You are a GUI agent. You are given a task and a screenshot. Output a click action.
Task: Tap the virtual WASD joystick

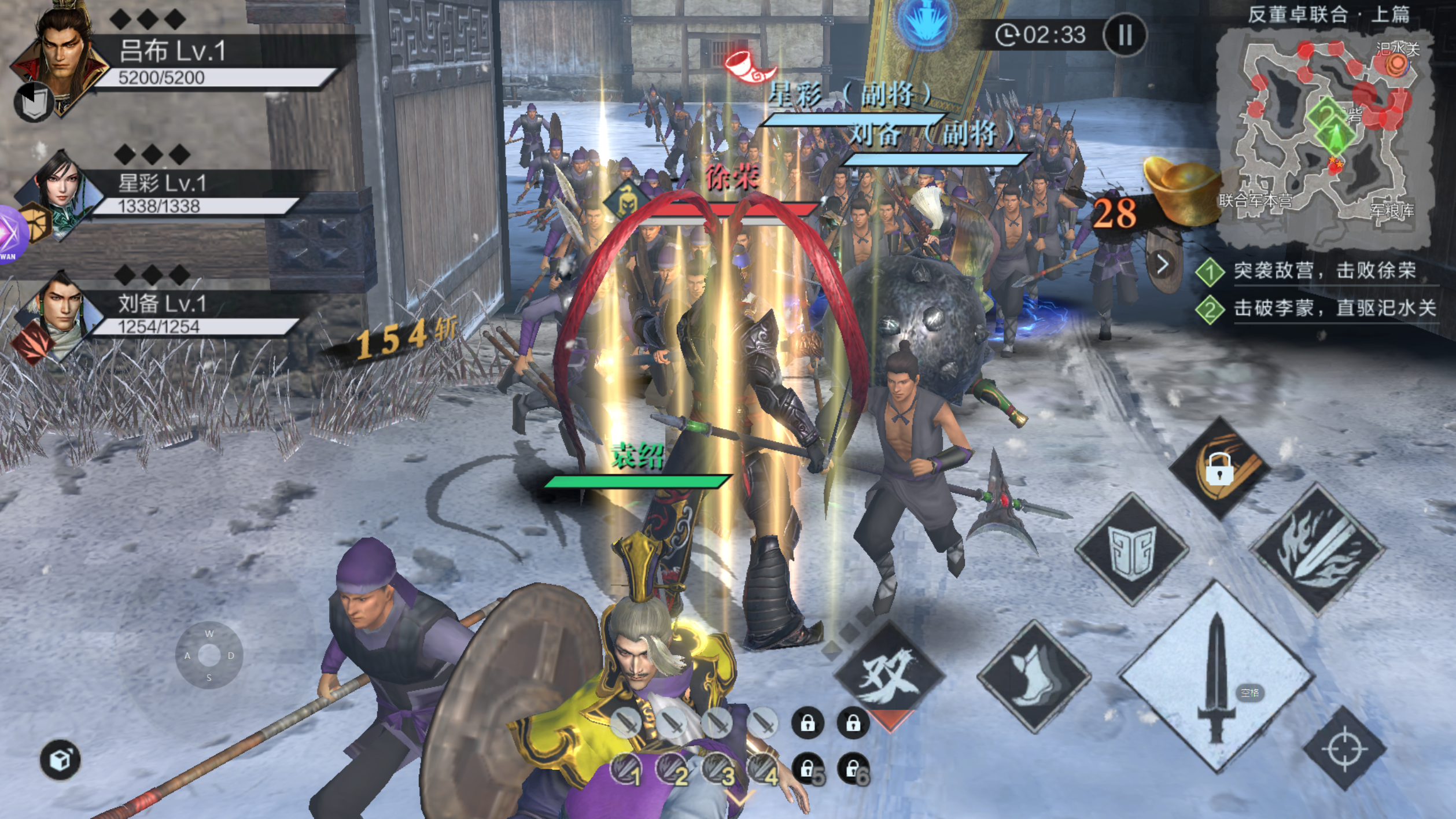click(x=209, y=655)
